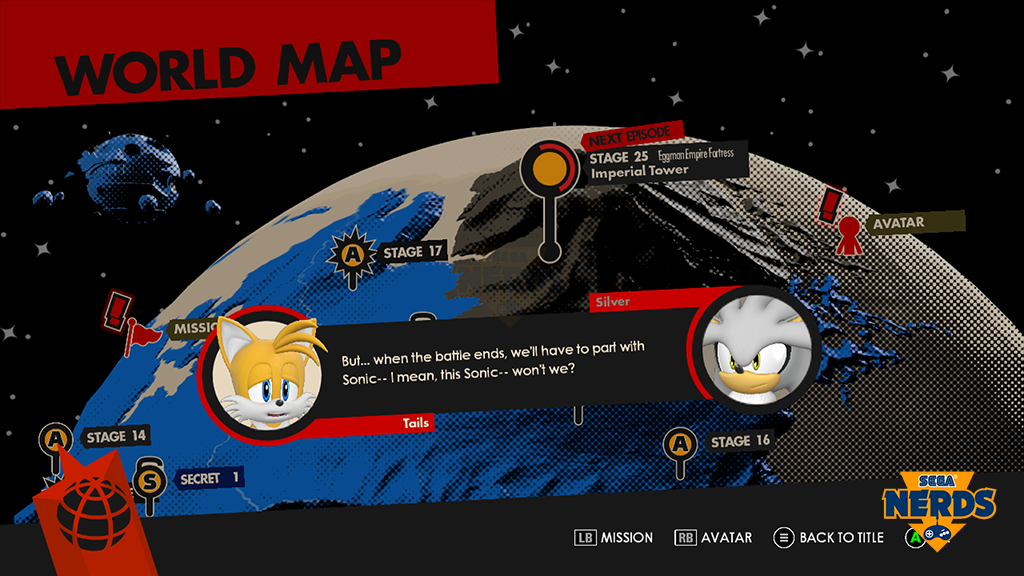Select the Secret 1 stage node
This screenshot has width=1024, height=576.
point(150,479)
